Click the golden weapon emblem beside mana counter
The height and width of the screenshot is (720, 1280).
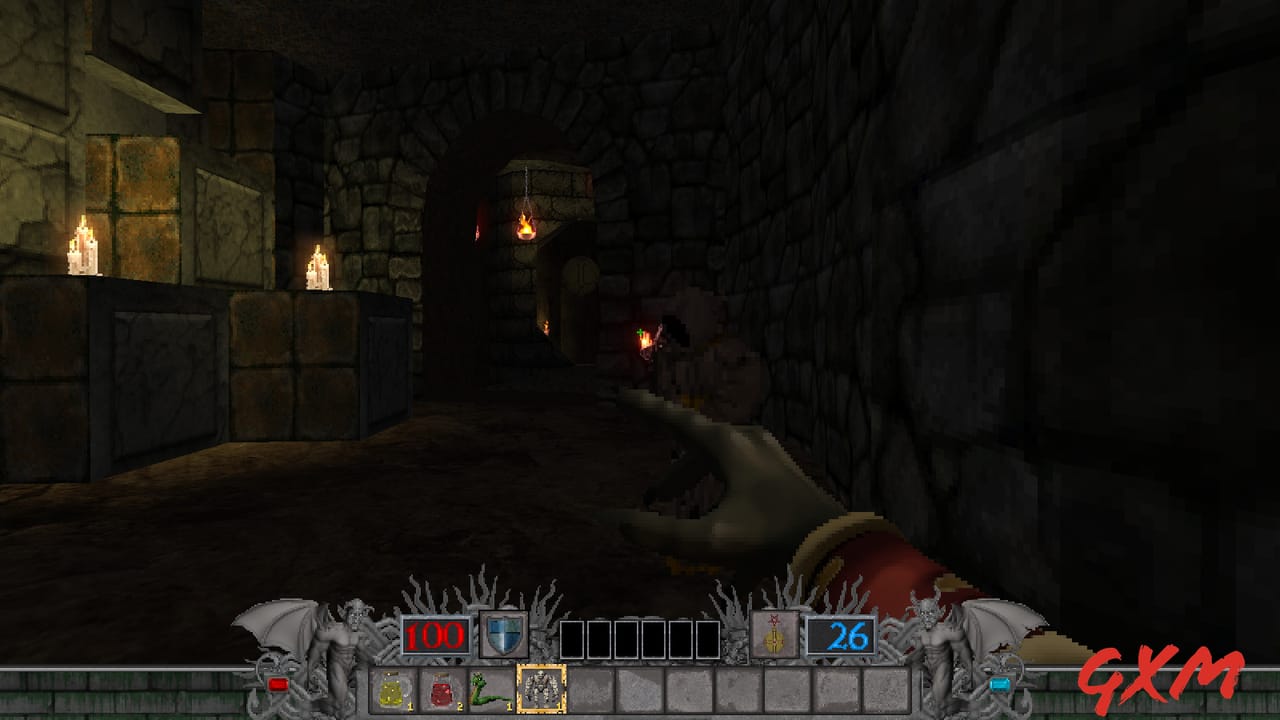(x=775, y=636)
